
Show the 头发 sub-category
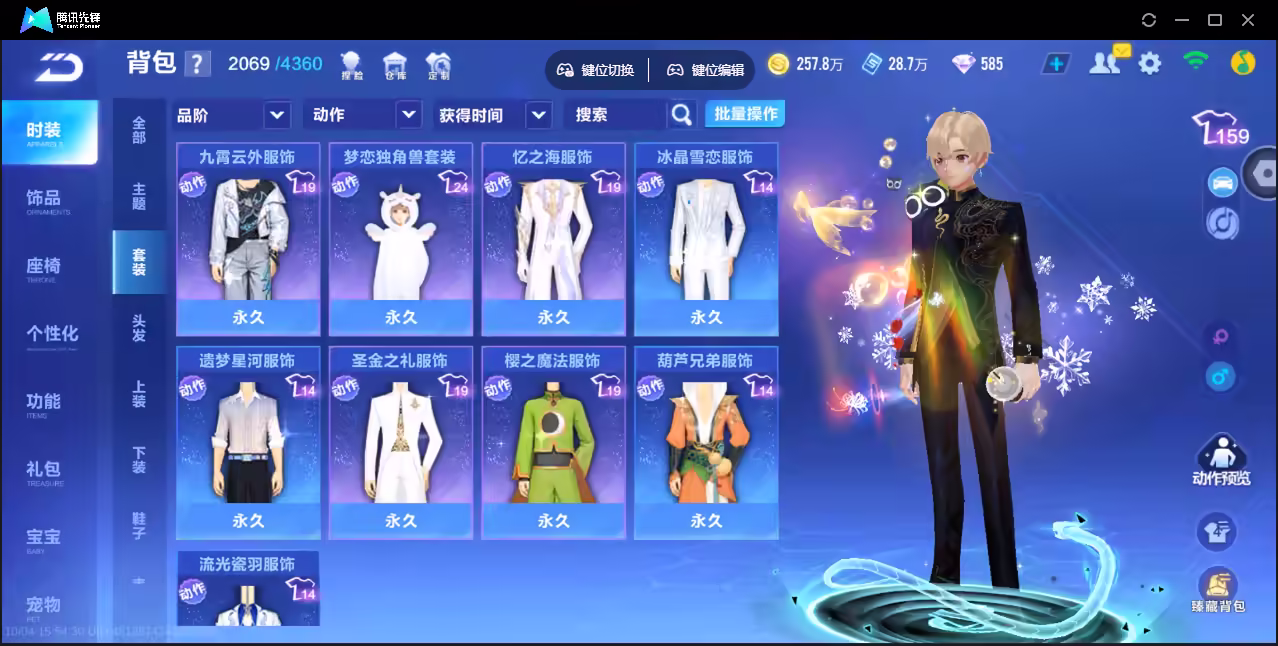(139, 327)
